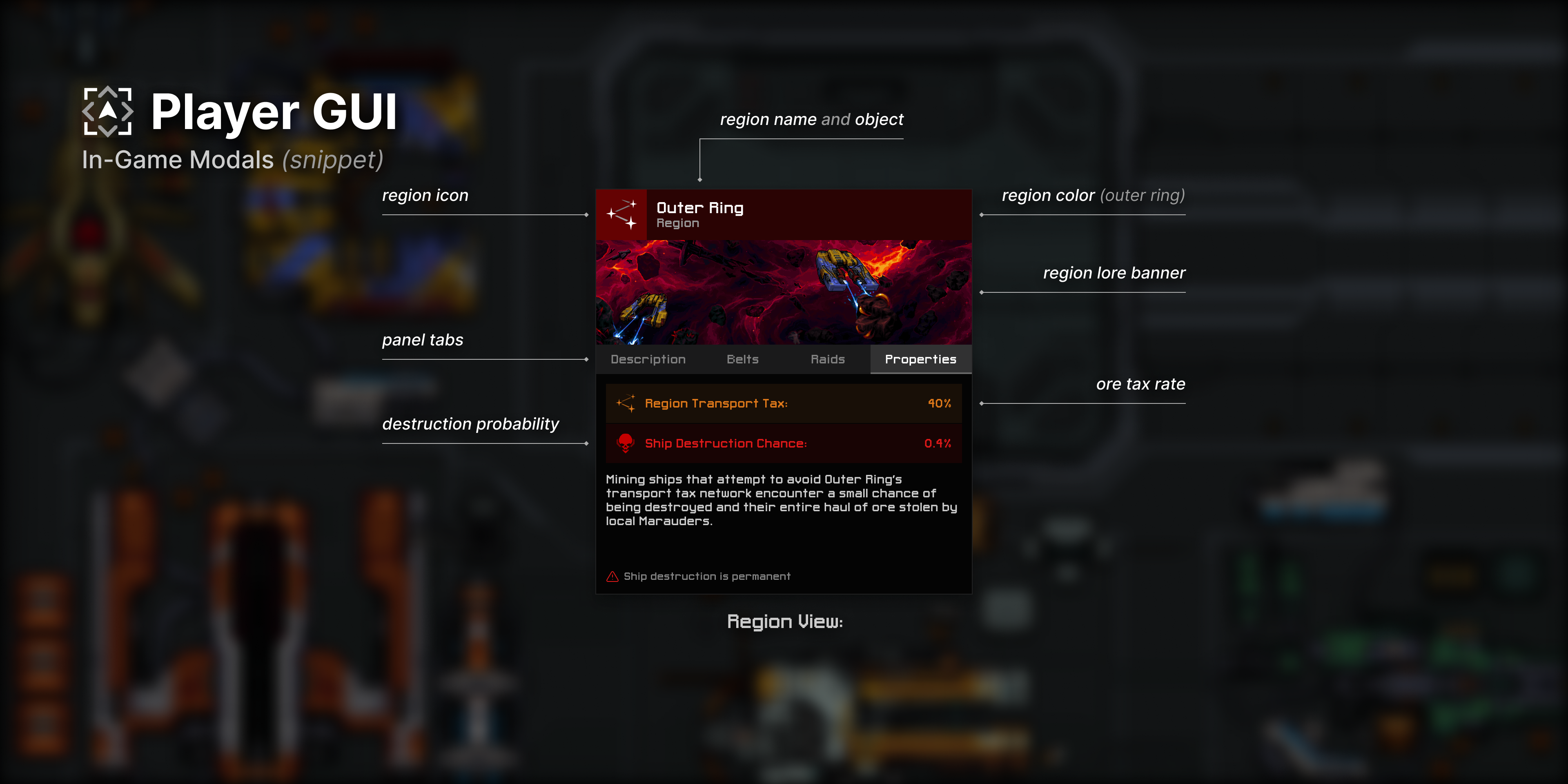Click the Outer Ring region name
Viewport: 1568px width, 784px height.
(700, 207)
